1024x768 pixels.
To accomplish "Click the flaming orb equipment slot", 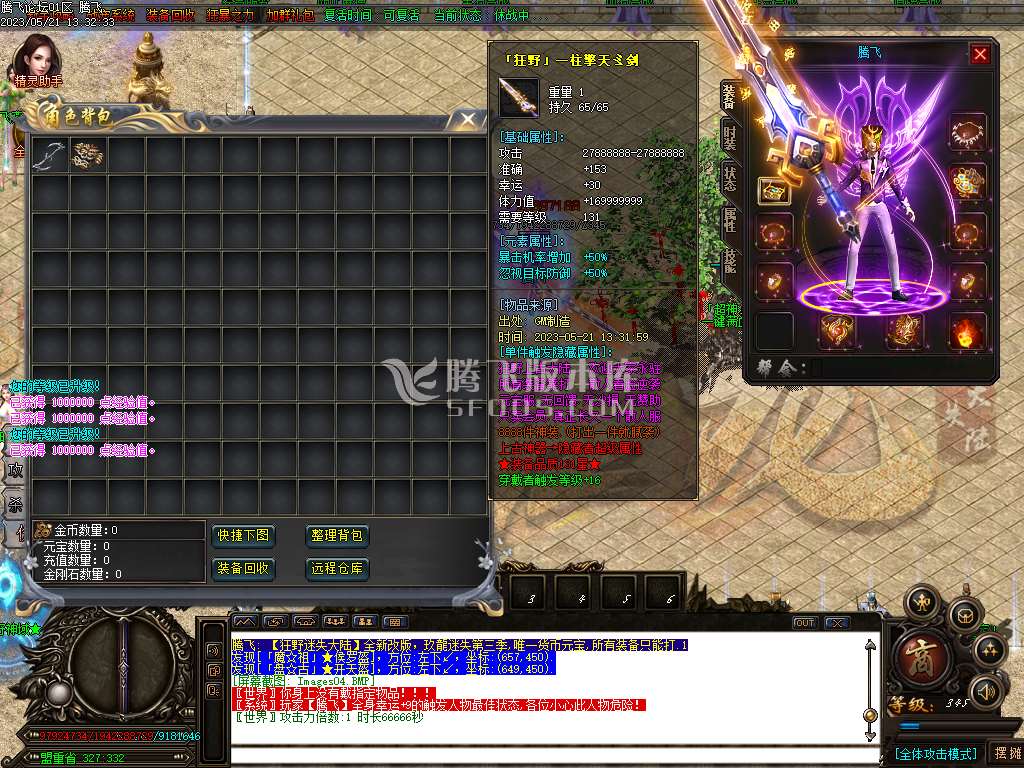I will click(968, 330).
